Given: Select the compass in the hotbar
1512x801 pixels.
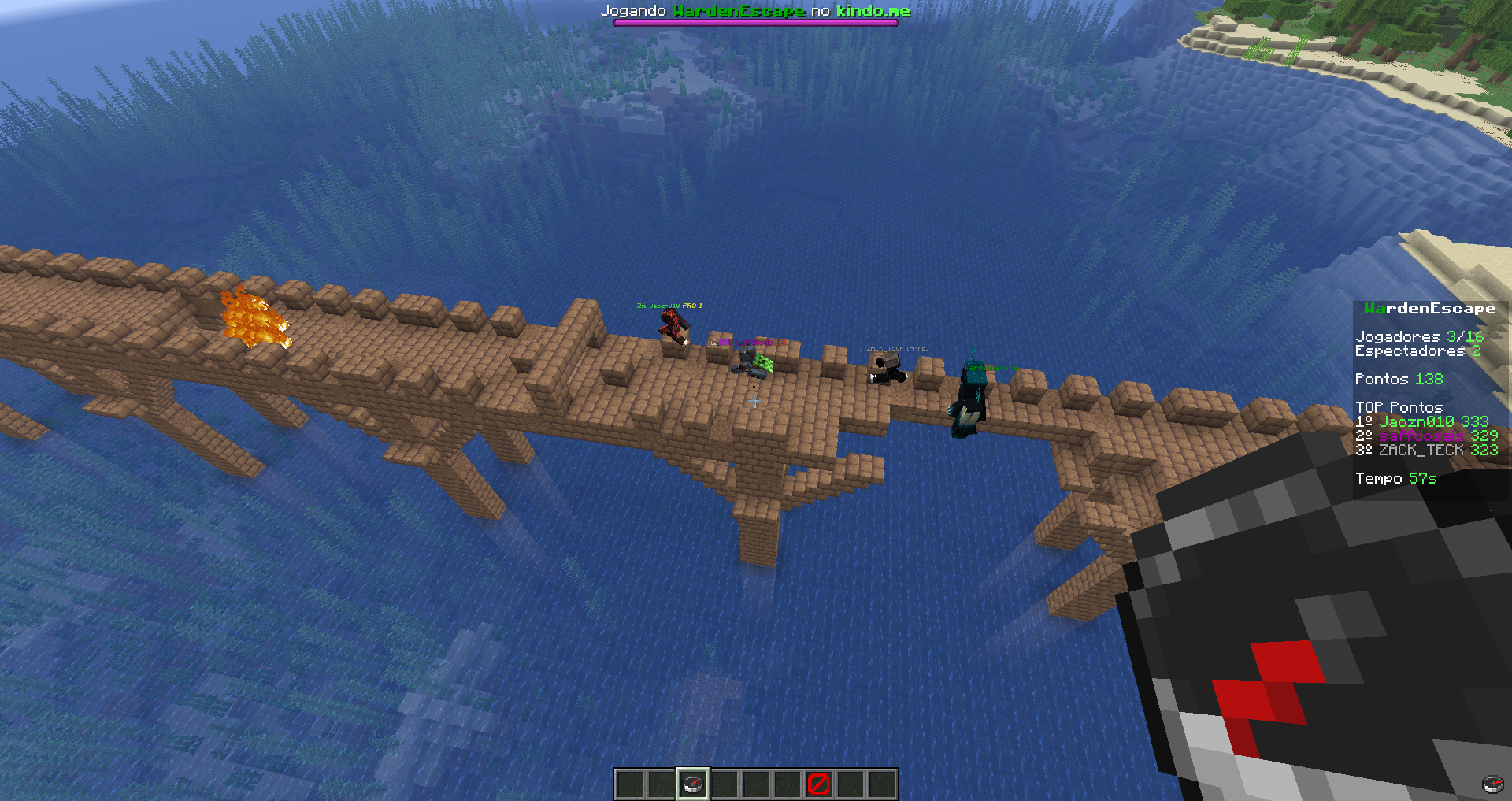Looking at the screenshot, I should pyautogui.click(x=693, y=784).
